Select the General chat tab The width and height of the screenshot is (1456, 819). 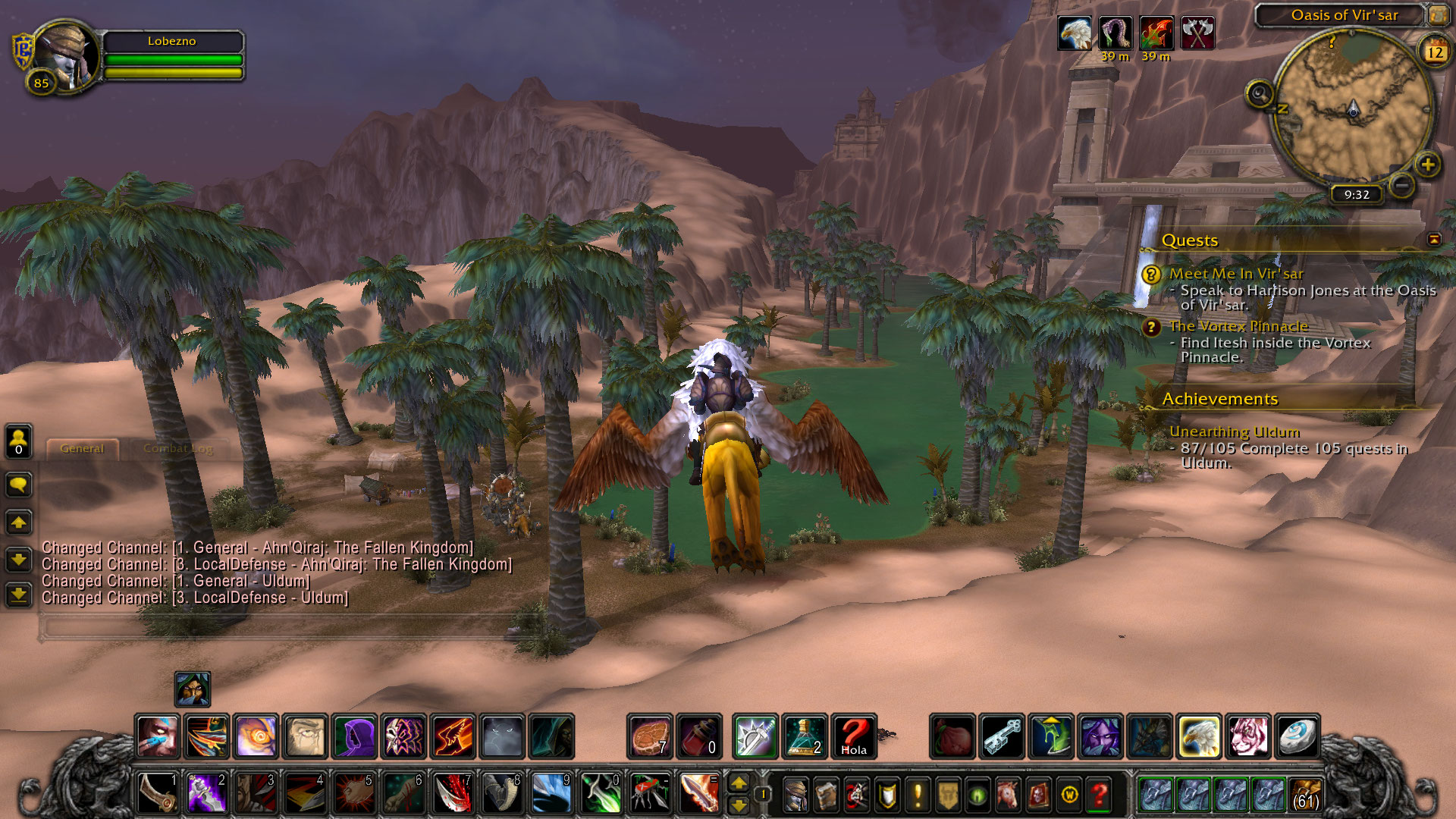[82, 449]
